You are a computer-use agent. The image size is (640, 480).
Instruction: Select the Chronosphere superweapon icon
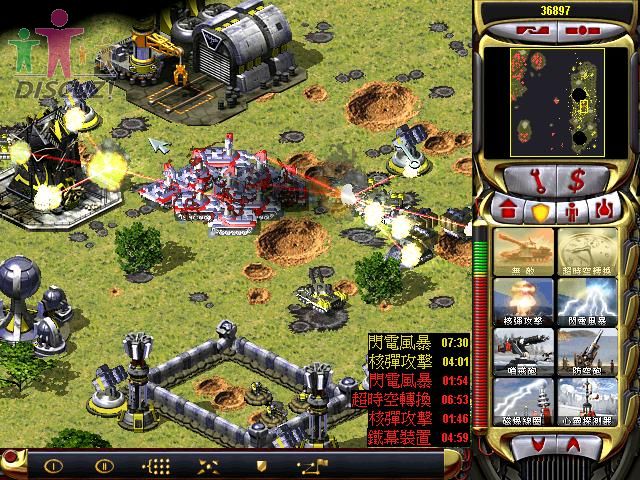click(x=586, y=249)
